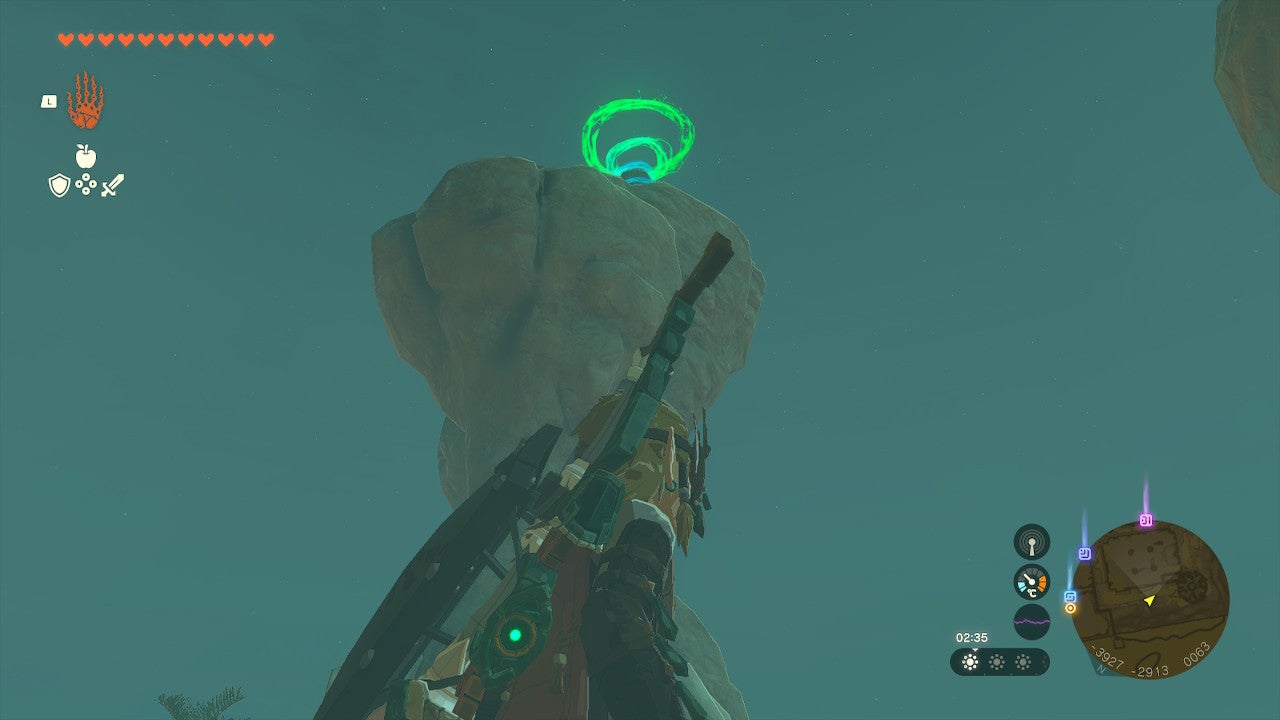This screenshot has height=720, width=1280.
Task: Activate the orange hand ability icon
Action: pos(85,101)
